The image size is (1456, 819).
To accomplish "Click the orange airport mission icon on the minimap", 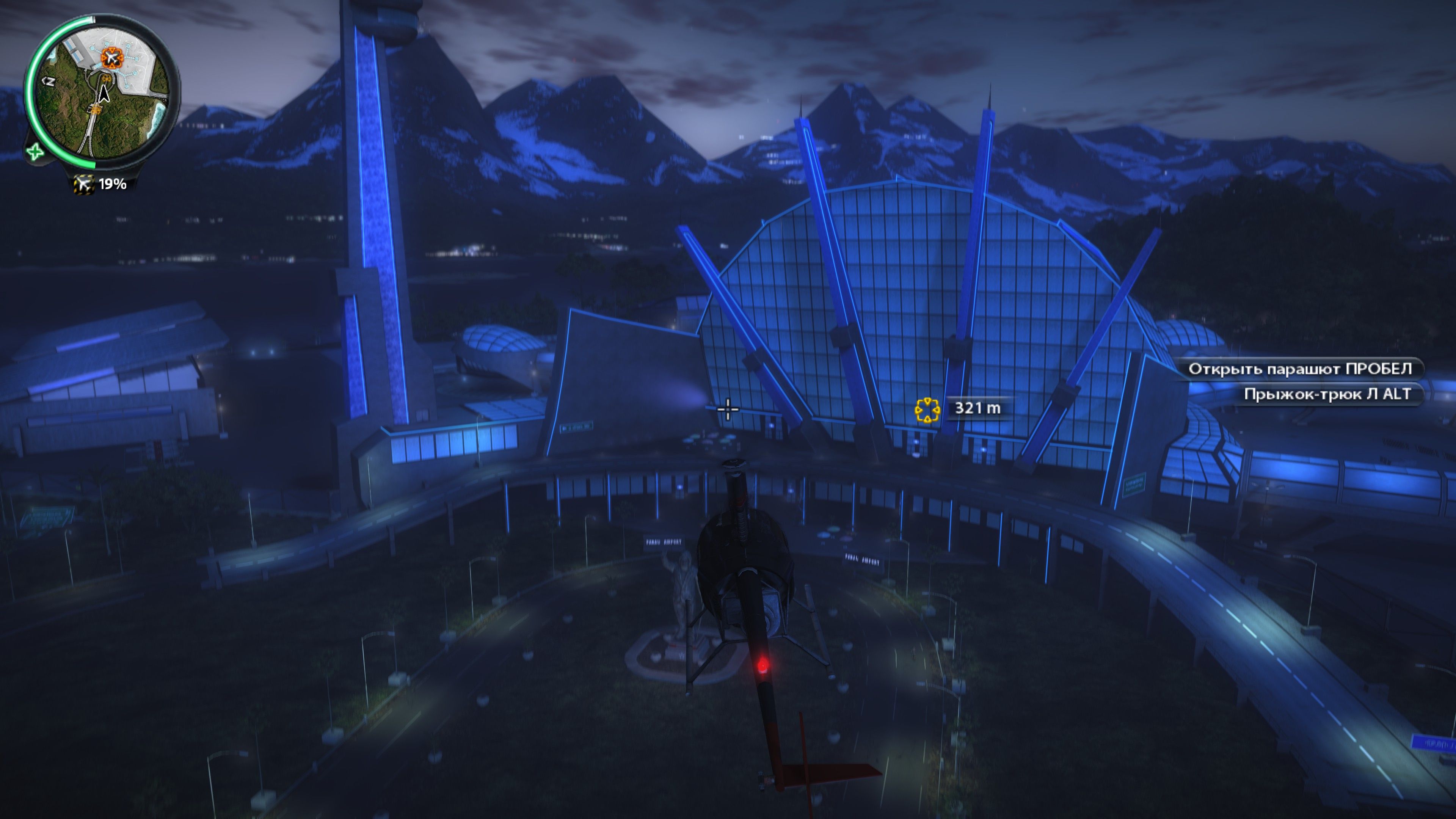I will pos(112,58).
